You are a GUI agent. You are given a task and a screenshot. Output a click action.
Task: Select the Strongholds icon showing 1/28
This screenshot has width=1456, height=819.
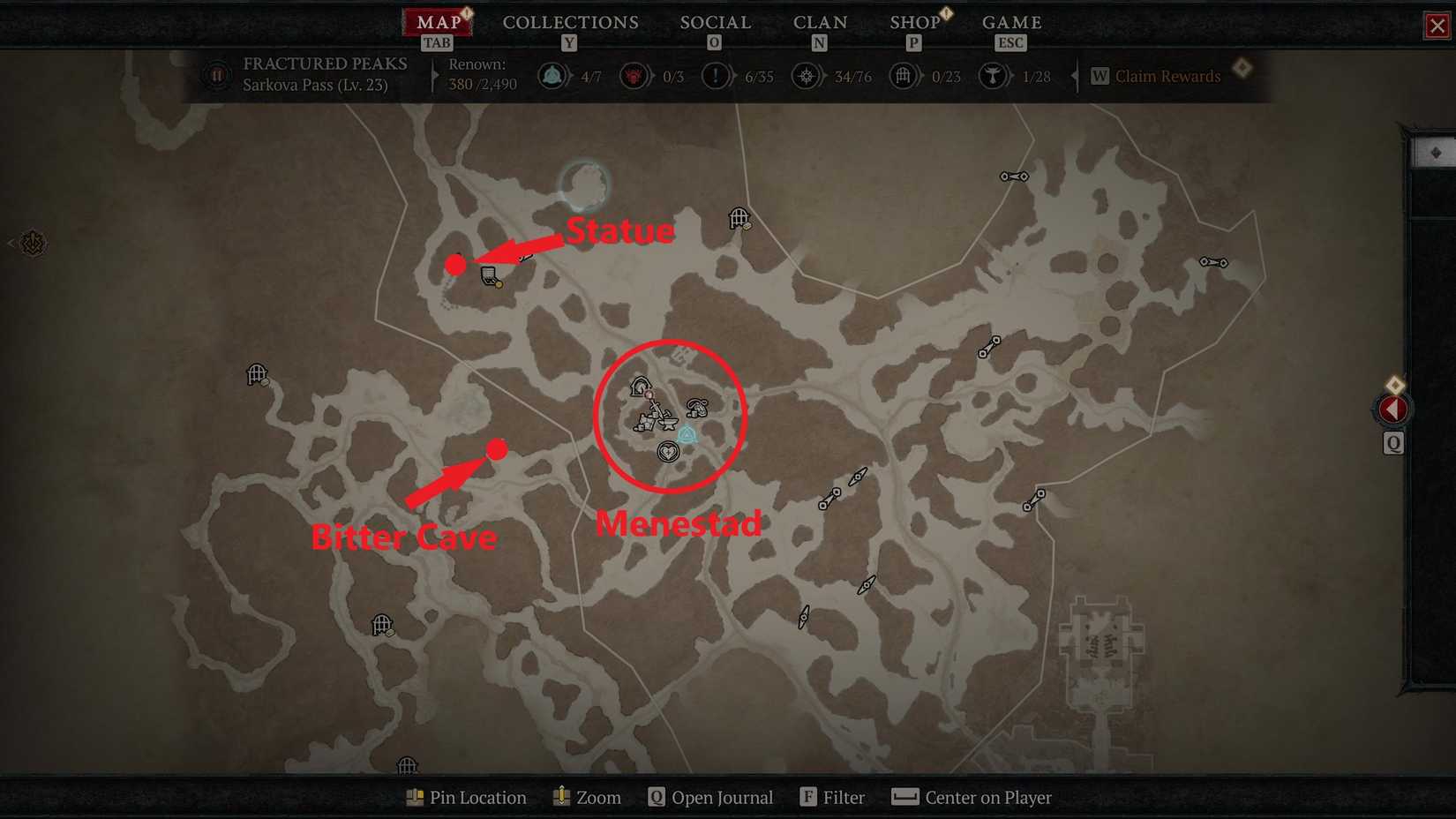[993, 76]
